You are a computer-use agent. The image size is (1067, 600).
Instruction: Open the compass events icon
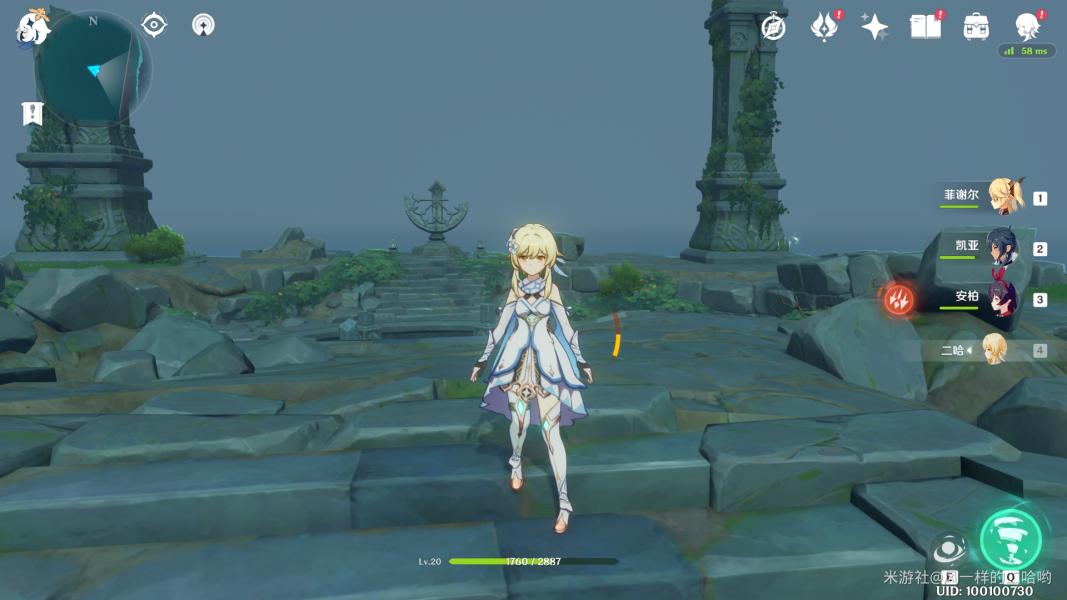773,27
